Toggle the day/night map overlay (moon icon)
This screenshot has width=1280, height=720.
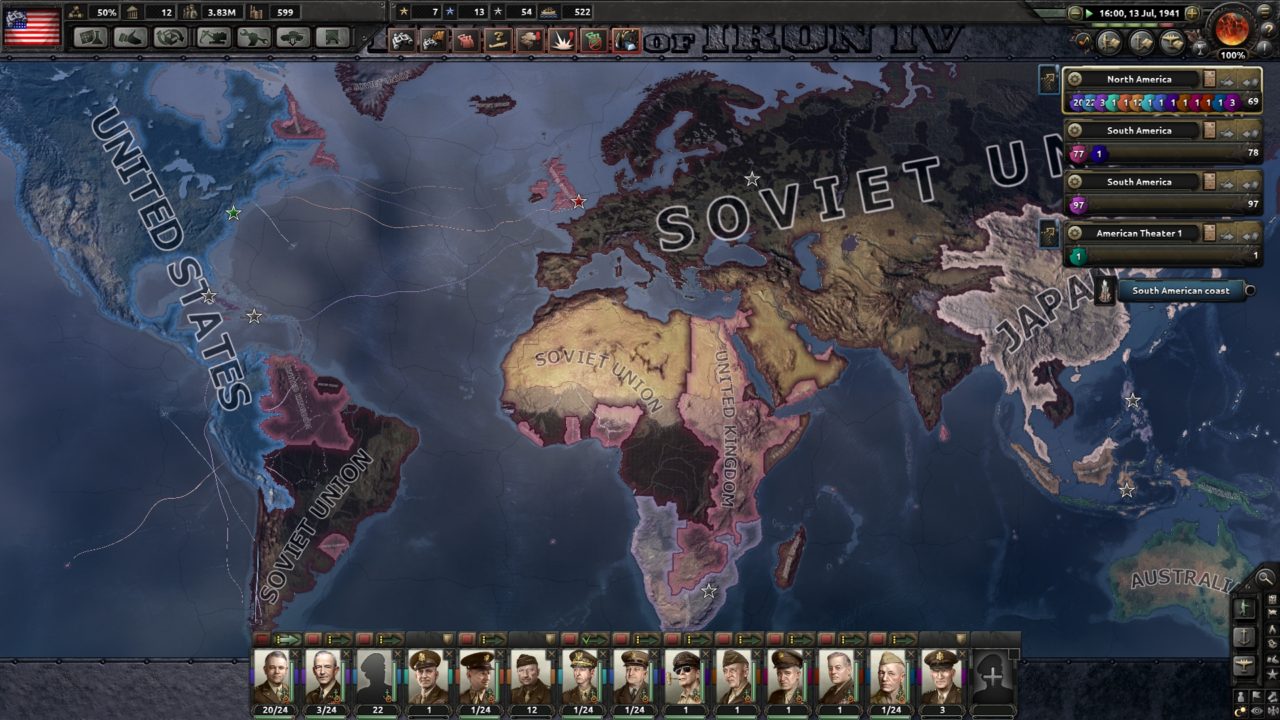[1239, 711]
